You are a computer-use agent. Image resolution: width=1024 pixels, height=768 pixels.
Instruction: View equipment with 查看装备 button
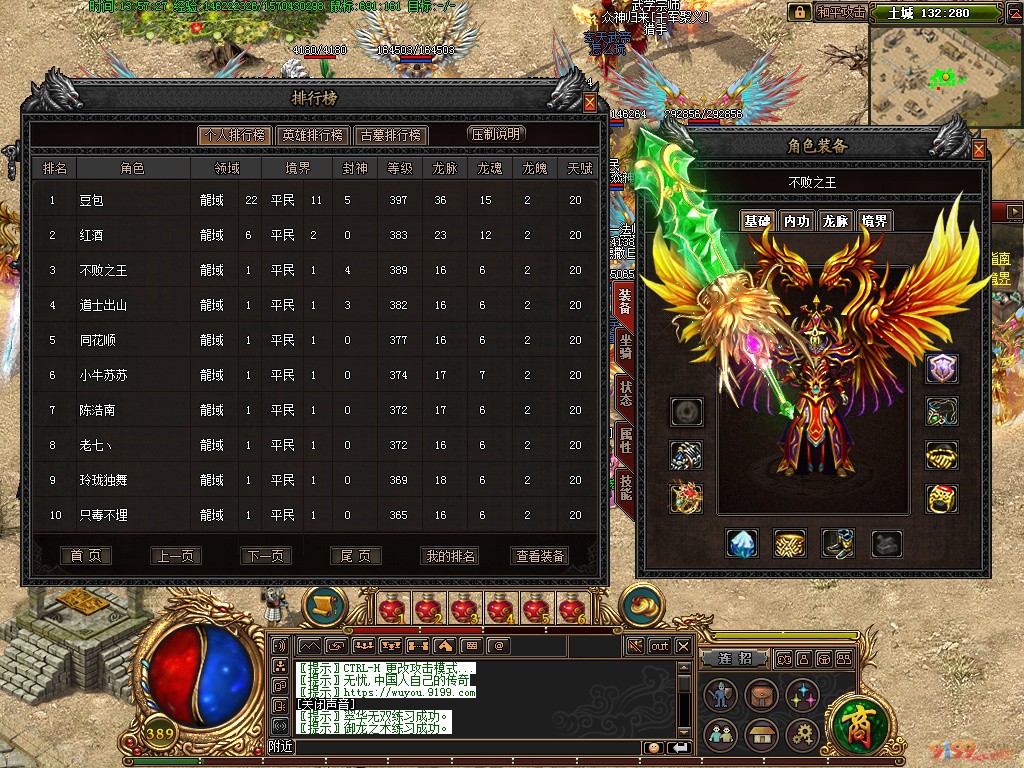tap(541, 556)
